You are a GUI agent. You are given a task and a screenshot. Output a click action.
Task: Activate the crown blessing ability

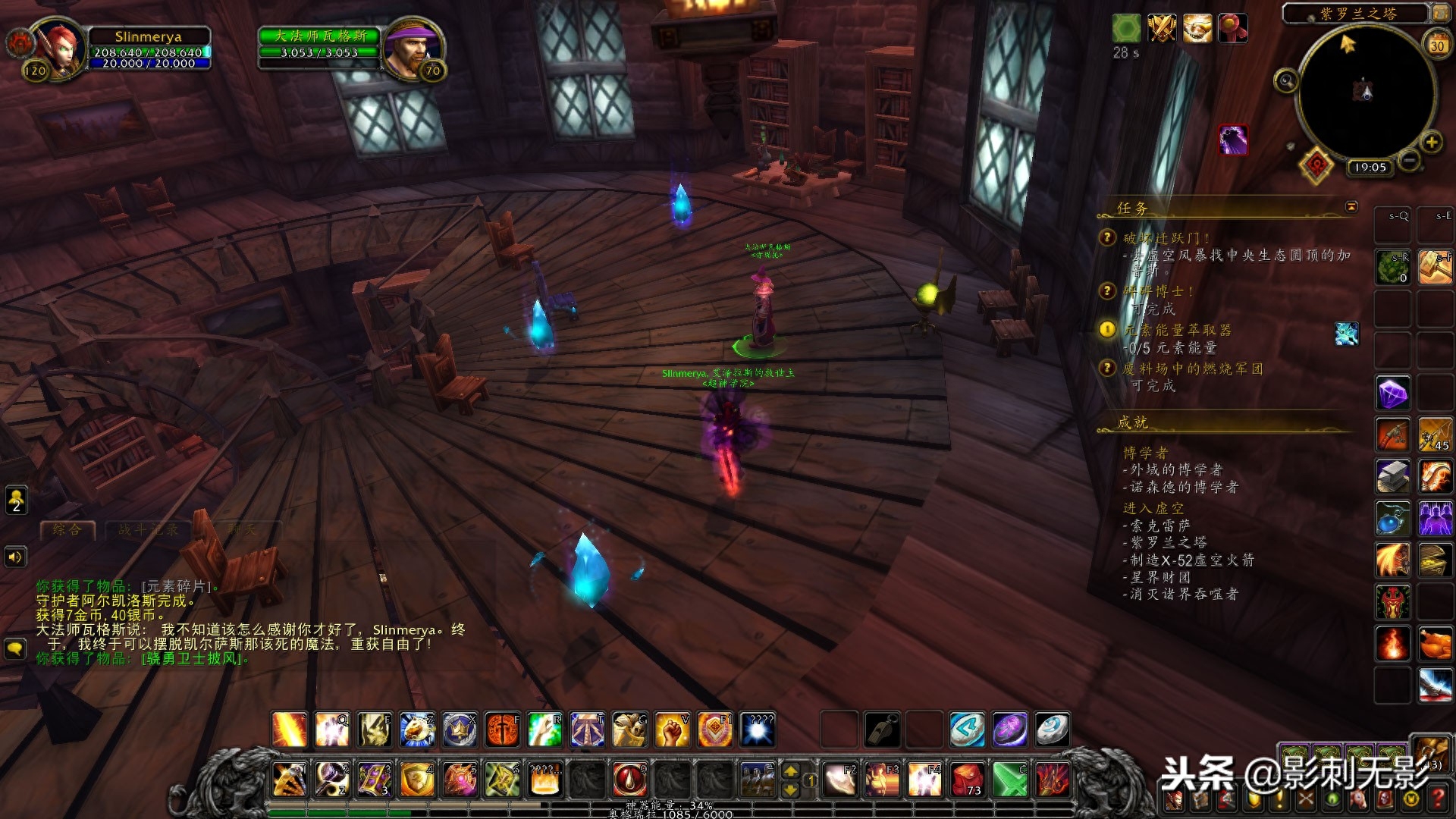pos(460,730)
